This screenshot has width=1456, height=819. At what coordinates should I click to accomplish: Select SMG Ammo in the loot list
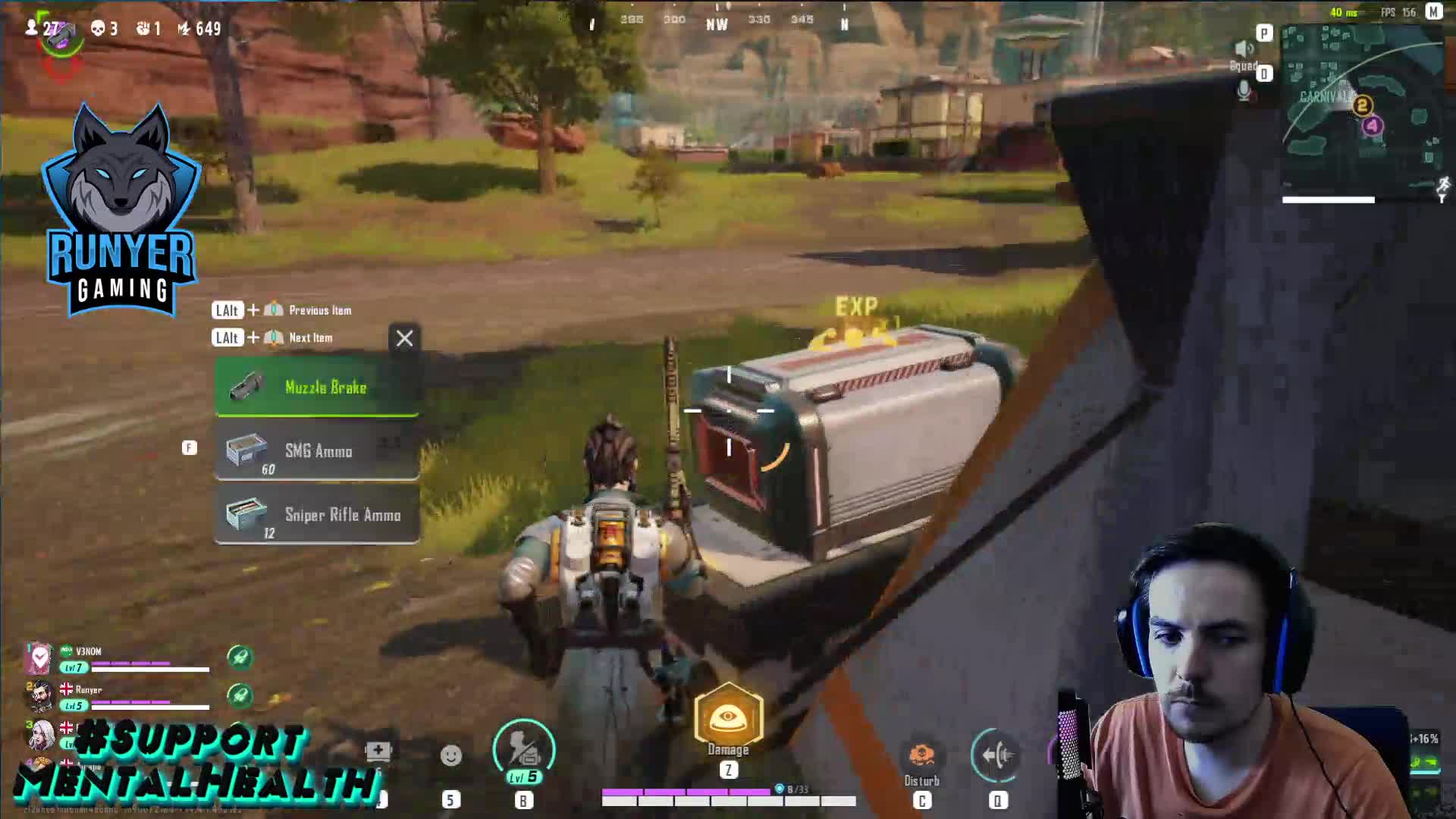(317, 451)
